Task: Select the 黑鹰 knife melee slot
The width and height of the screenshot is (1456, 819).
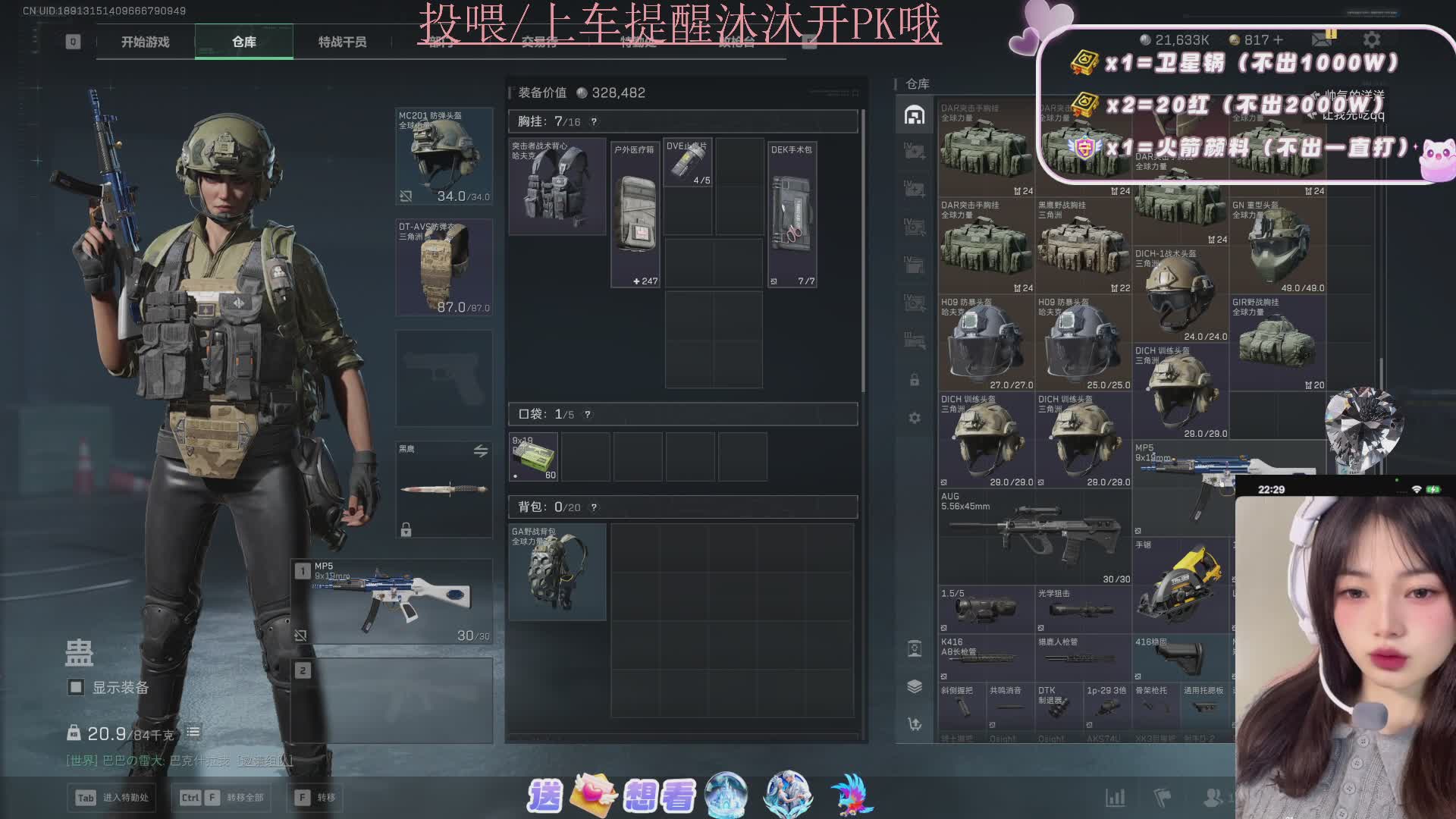Action: 444,489
